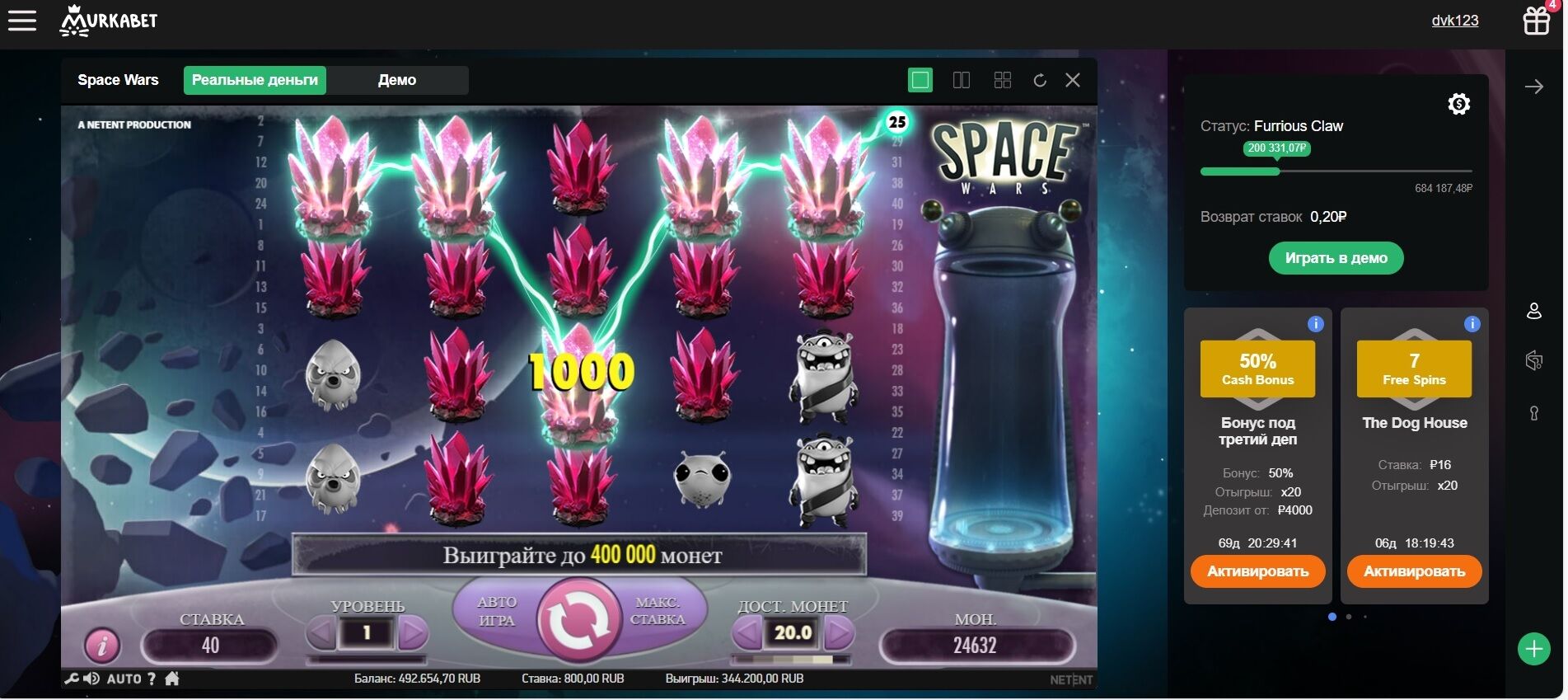1568x700 pixels.
Task: Toggle game sound with the speaker icon
Action: [x=91, y=679]
